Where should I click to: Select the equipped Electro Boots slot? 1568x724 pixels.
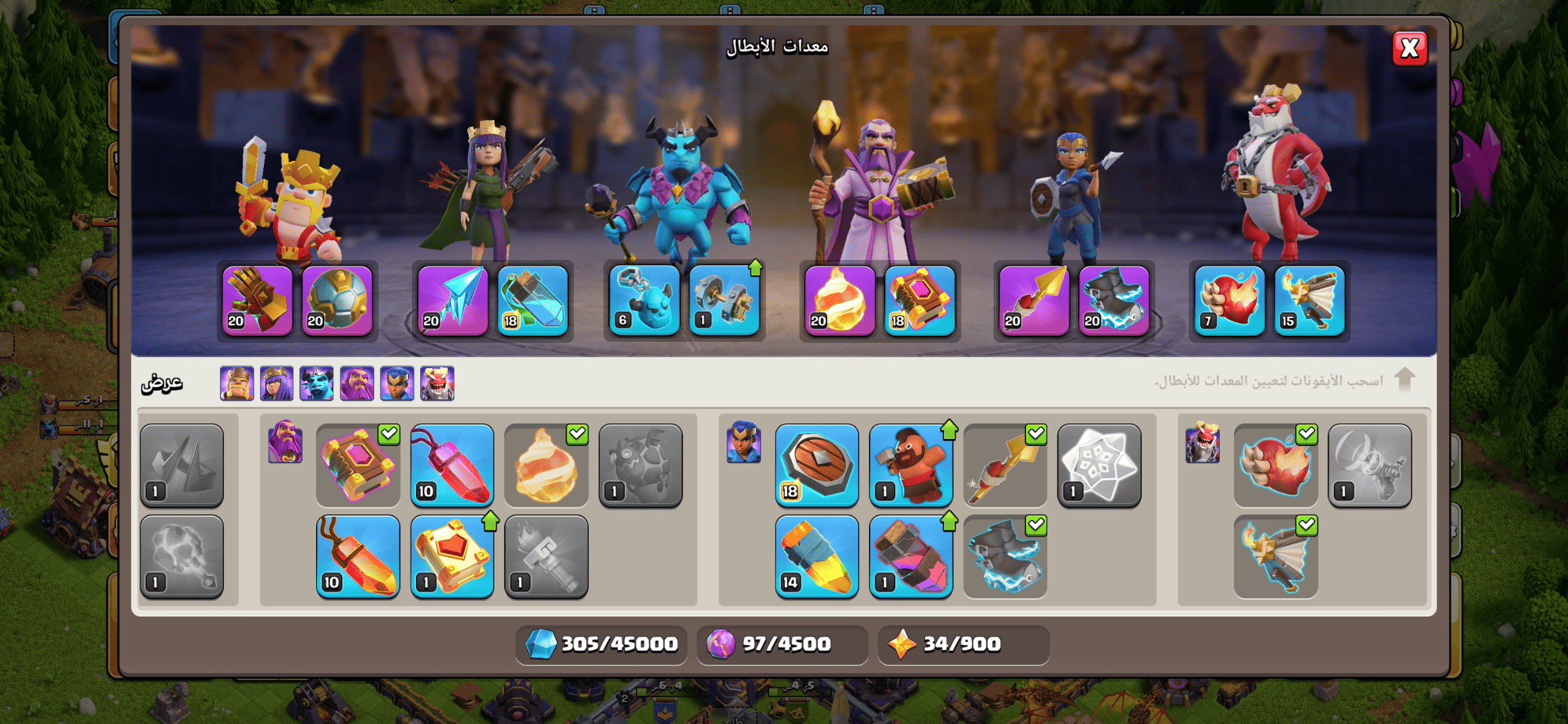point(1114,301)
